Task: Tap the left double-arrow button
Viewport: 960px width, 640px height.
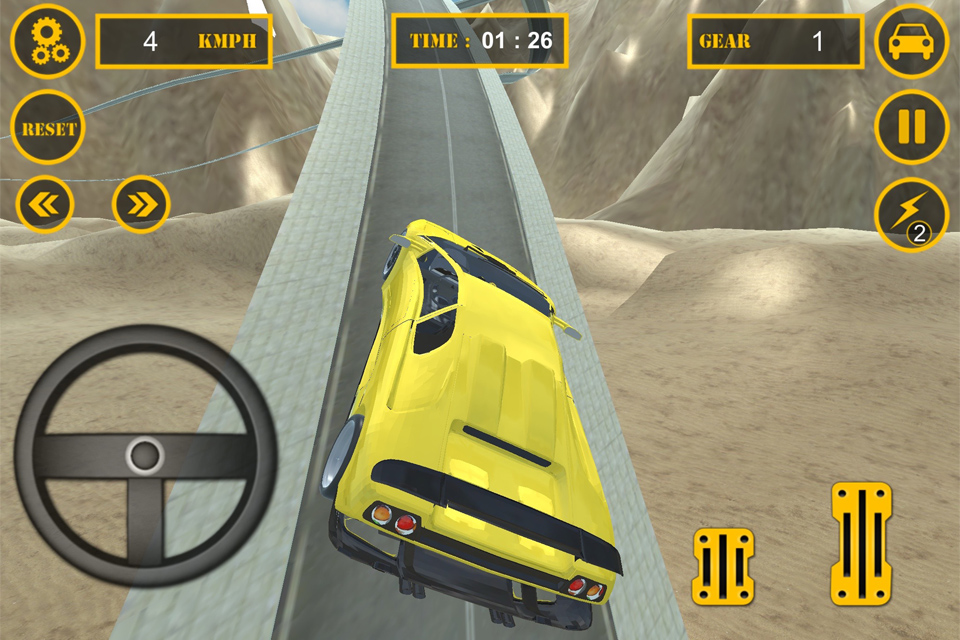Action: pyautogui.click(x=45, y=204)
